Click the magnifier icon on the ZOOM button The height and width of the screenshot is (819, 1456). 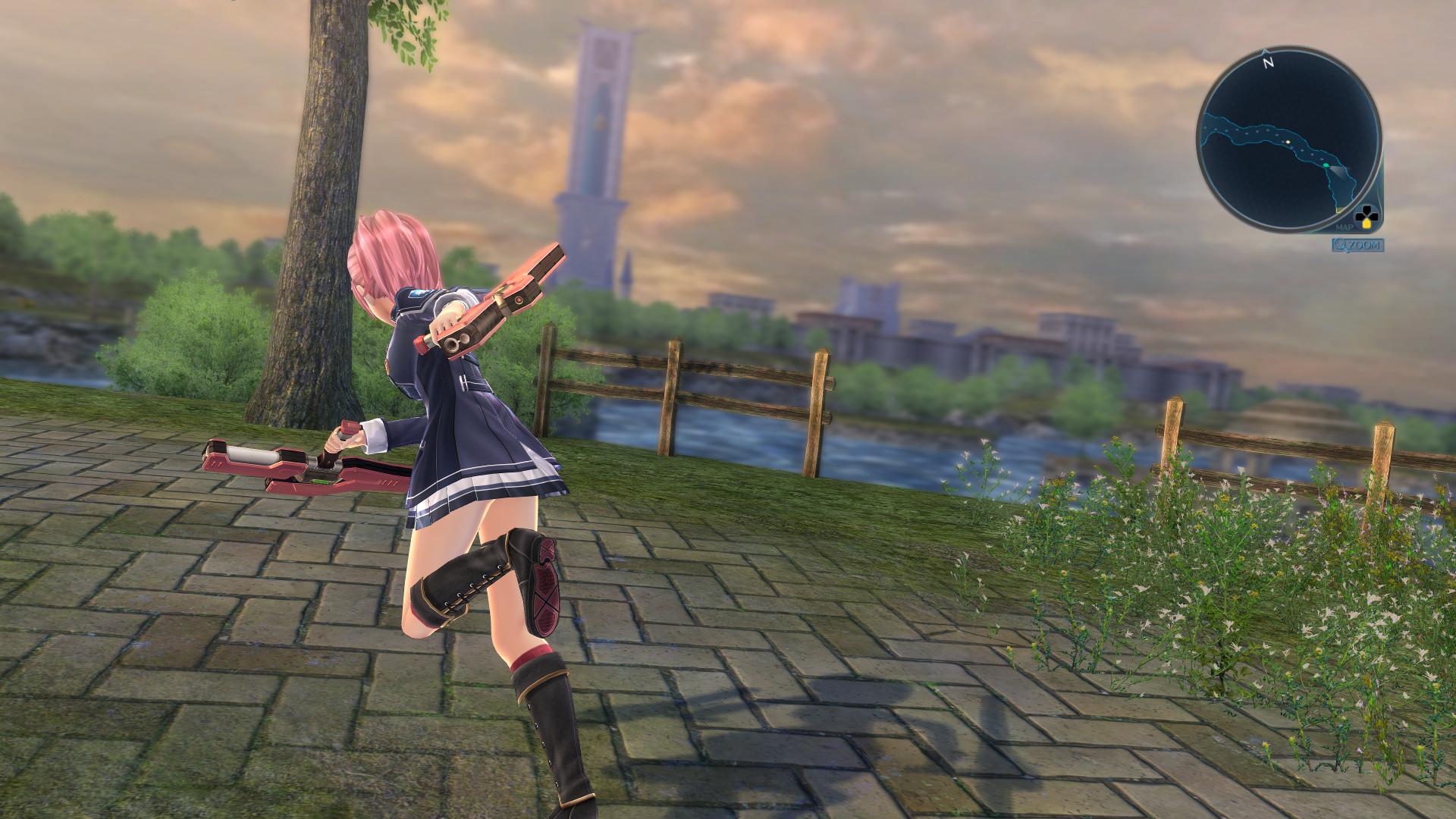(1339, 244)
